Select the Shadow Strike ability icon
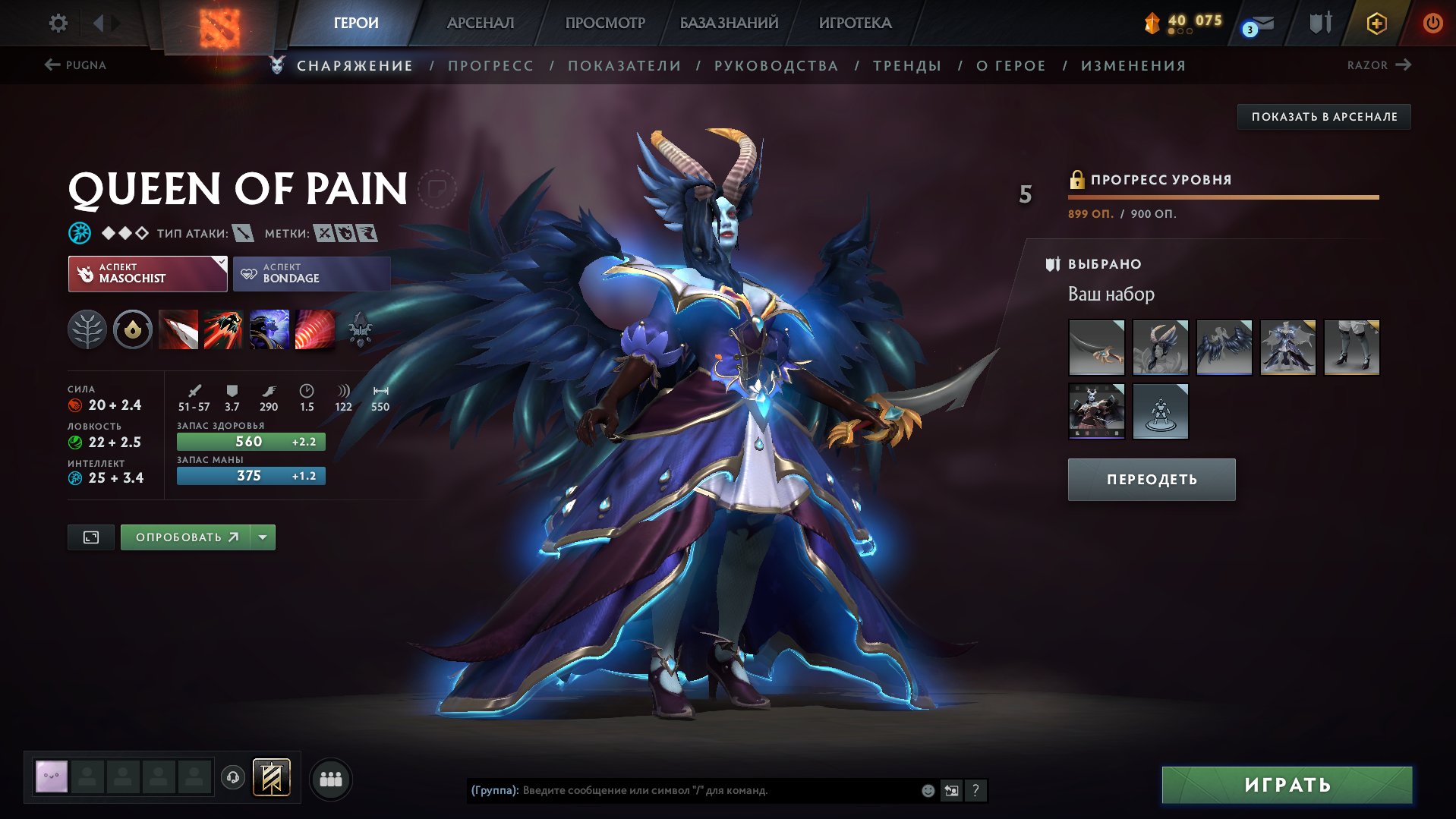Screen dimensions: 1456x819 click(180, 329)
